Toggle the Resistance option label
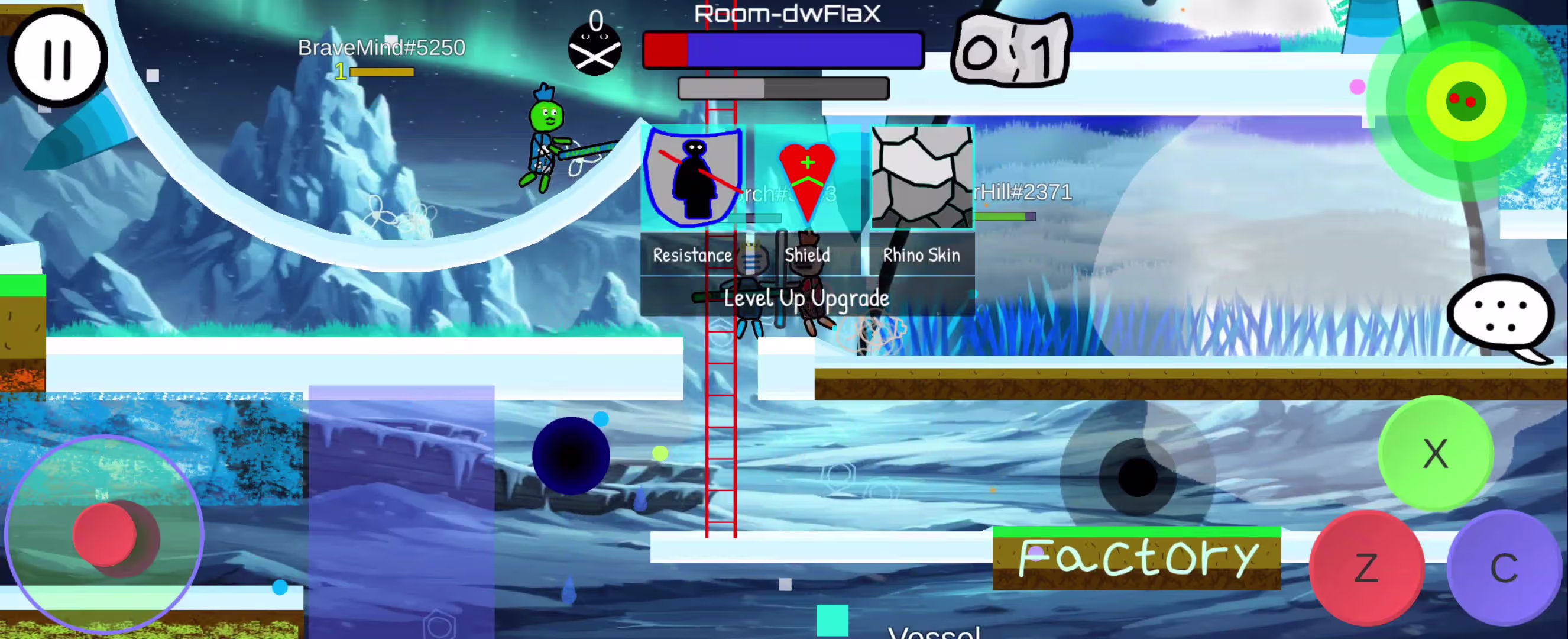This screenshot has width=1568, height=639. tap(692, 254)
